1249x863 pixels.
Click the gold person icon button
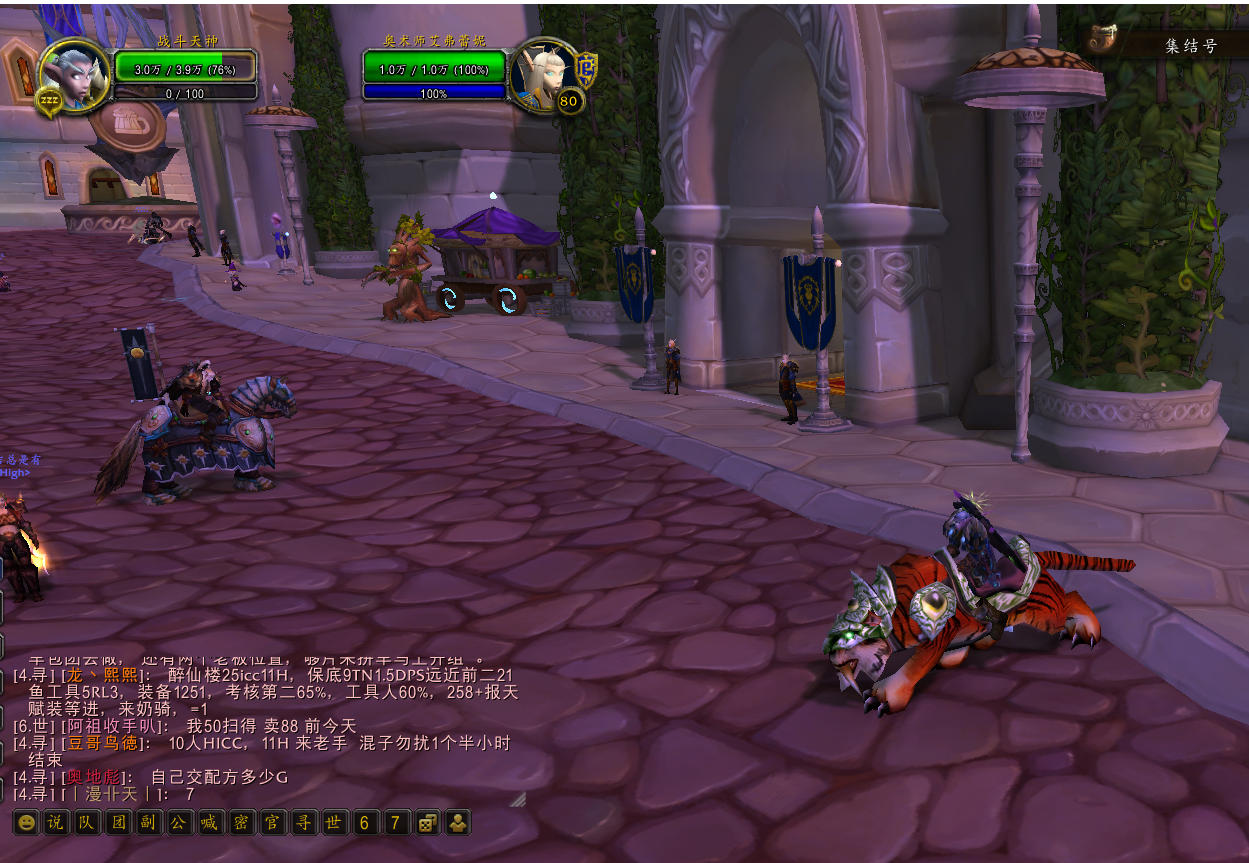tap(458, 823)
